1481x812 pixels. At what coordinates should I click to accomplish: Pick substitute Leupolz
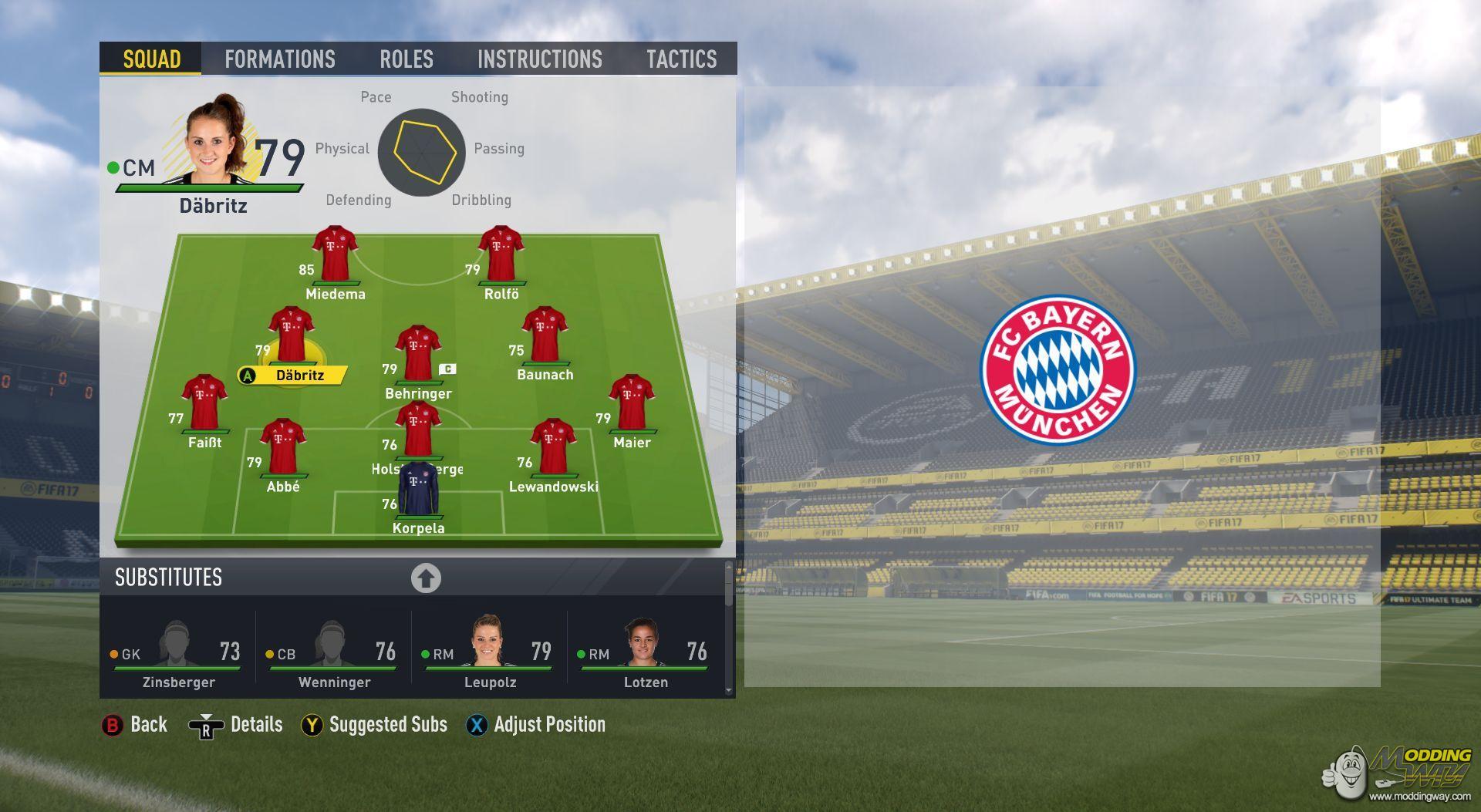click(490, 652)
